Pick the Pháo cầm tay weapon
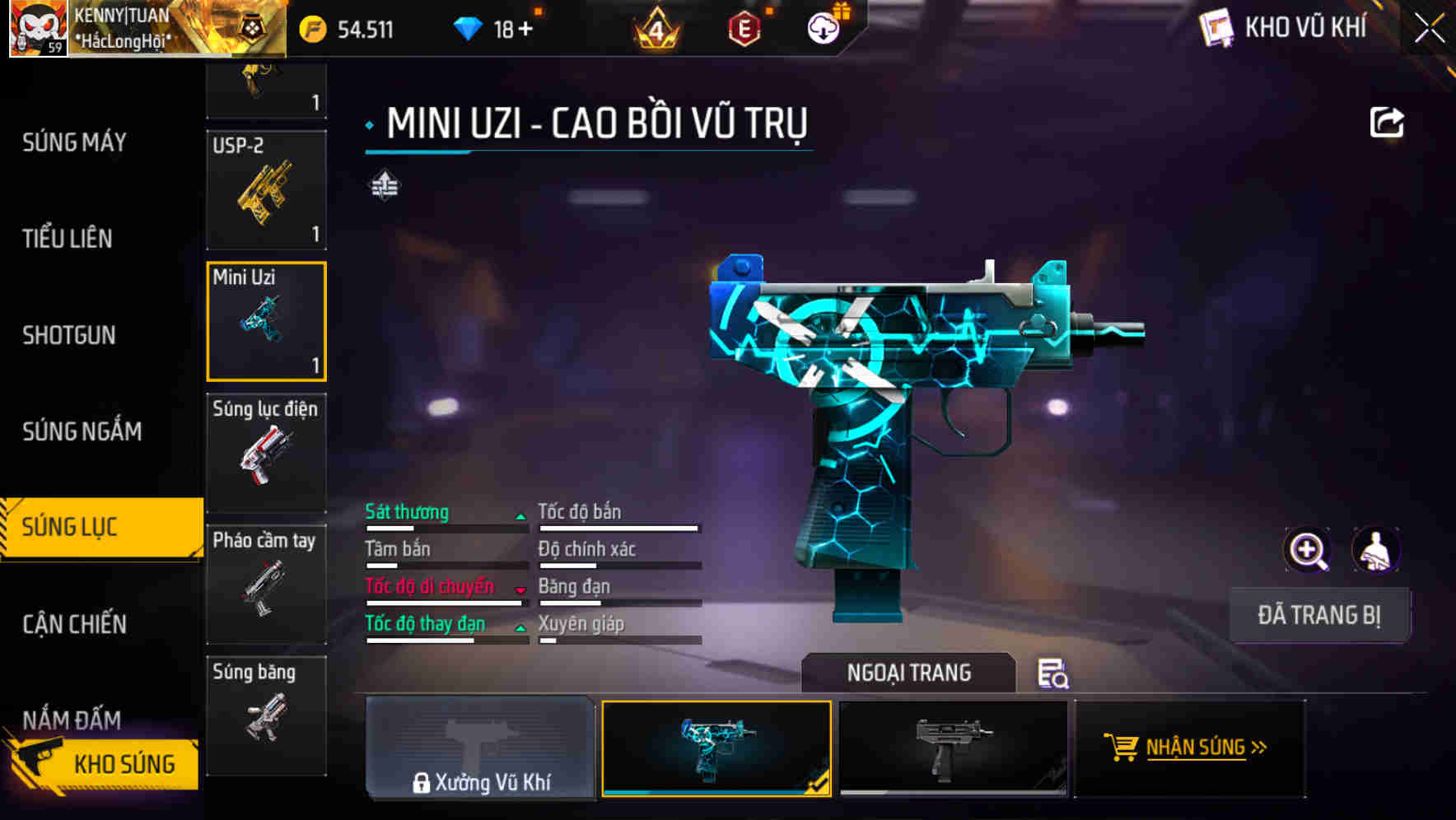1456x820 pixels. [x=266, y=585]
